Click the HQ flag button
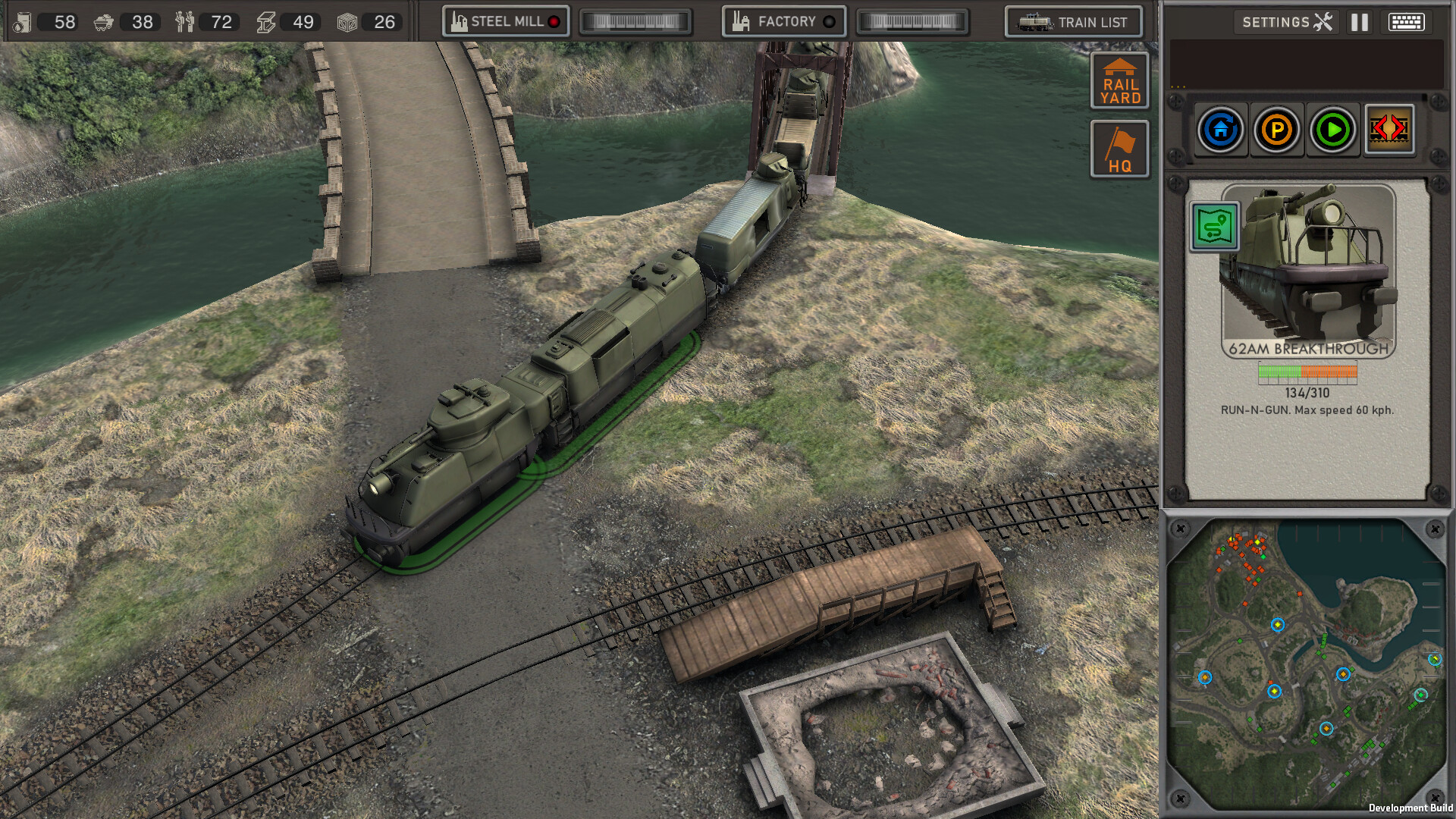The width and height of the screenshot is (1456, 819). pos(1120,149)
